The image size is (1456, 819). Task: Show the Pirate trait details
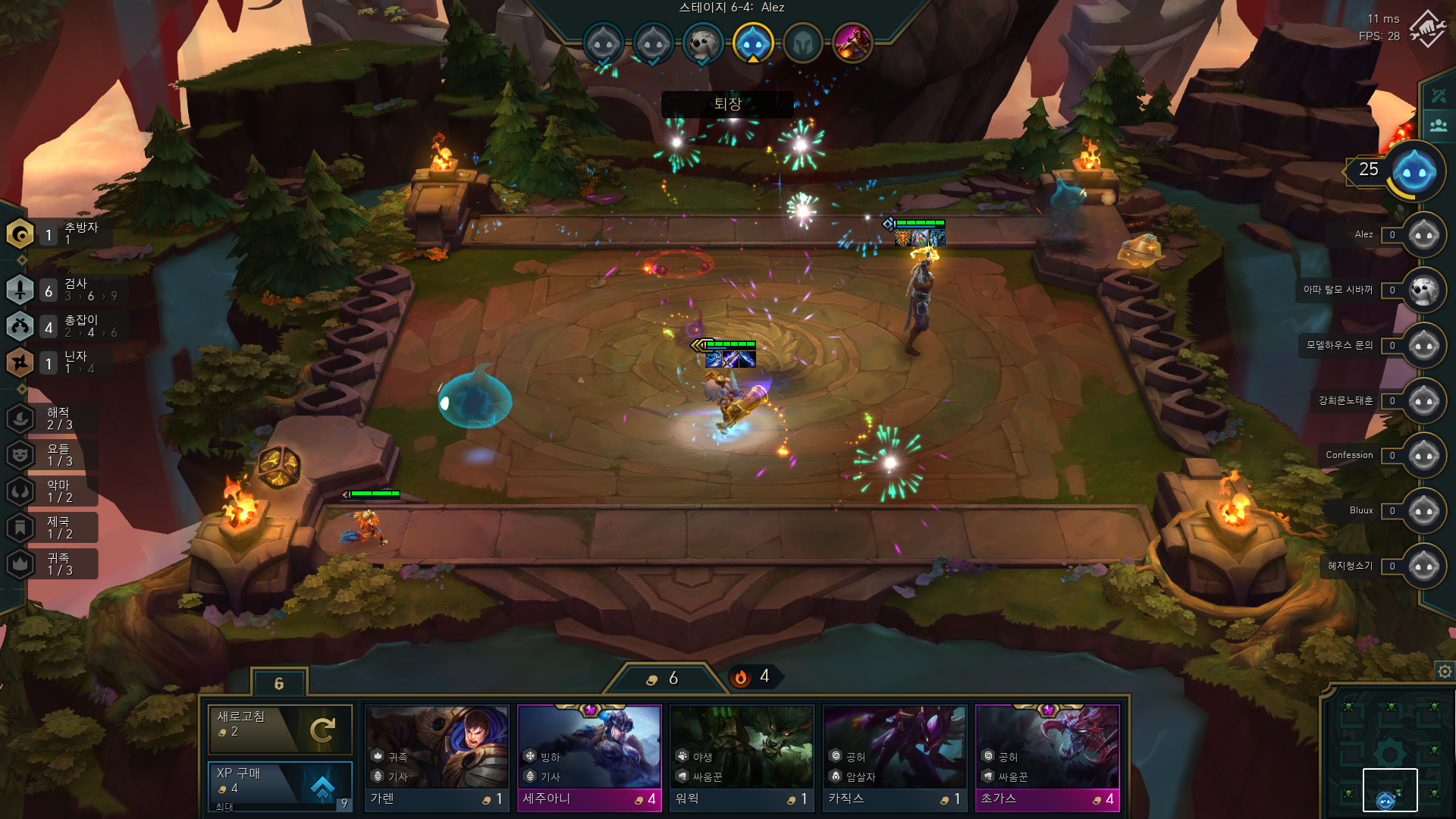(x=20, y=418)
